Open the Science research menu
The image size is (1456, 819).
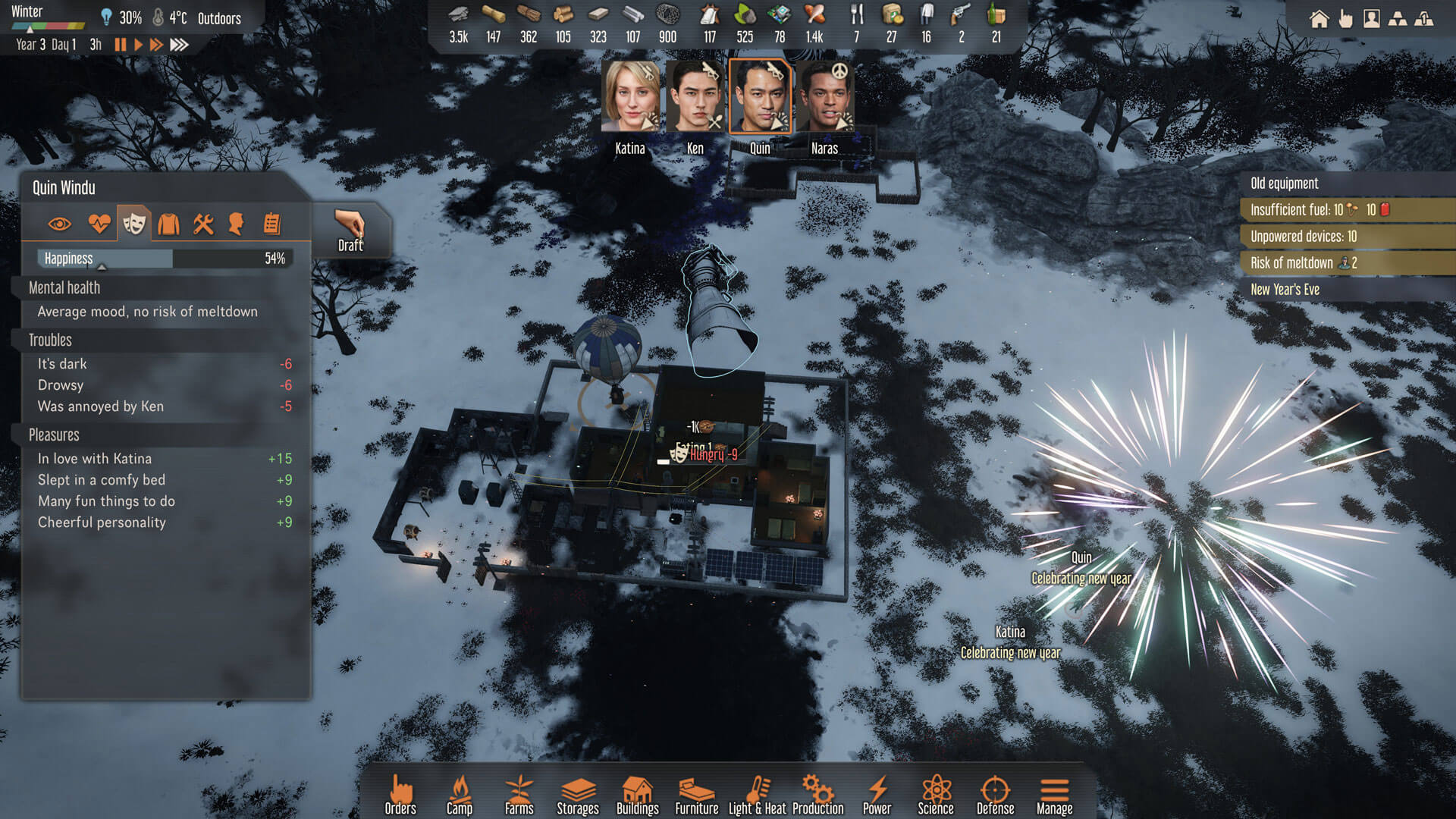(936, 795)
